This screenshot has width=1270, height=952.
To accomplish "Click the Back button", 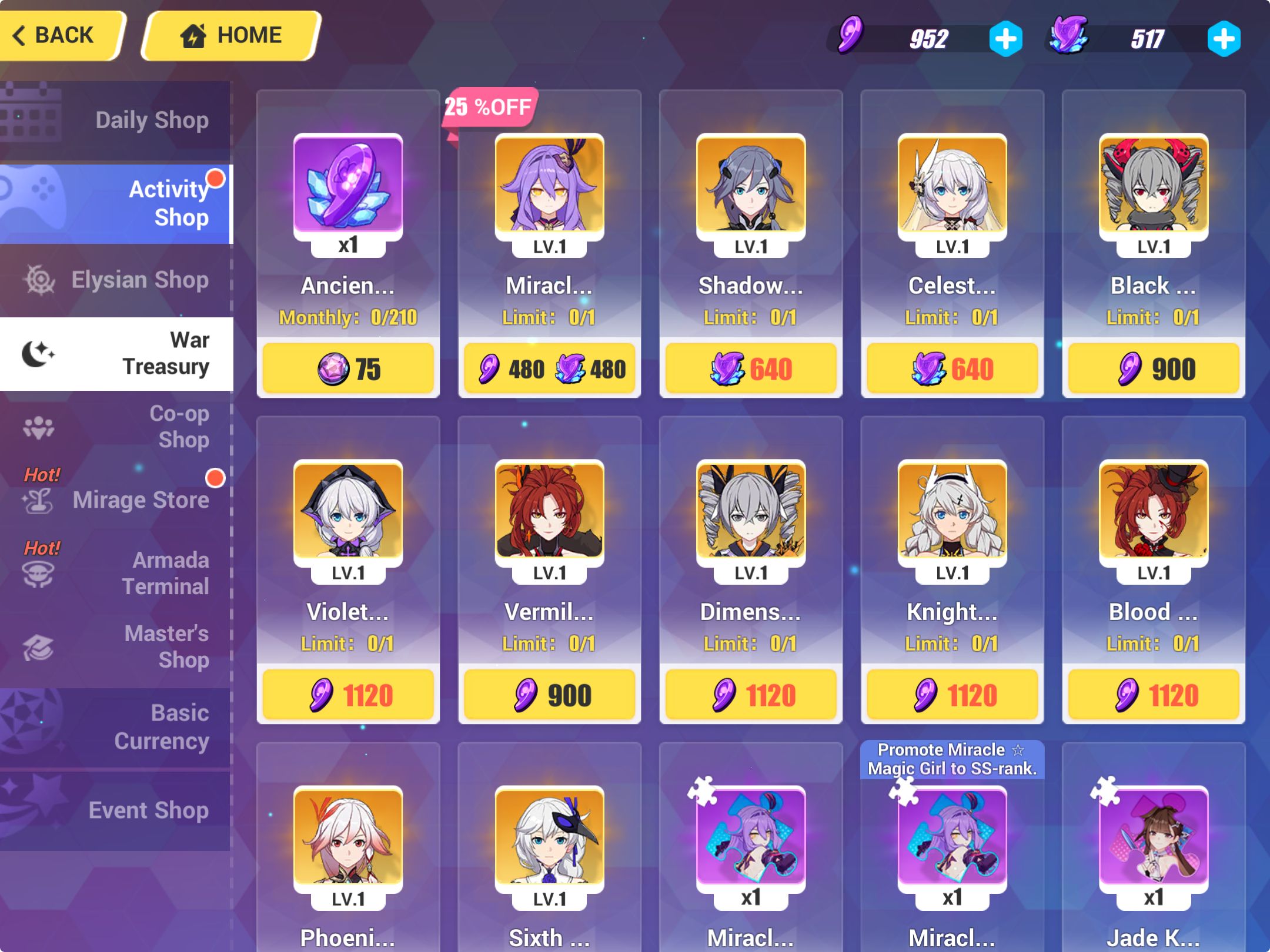I will (x=59, y=35).
